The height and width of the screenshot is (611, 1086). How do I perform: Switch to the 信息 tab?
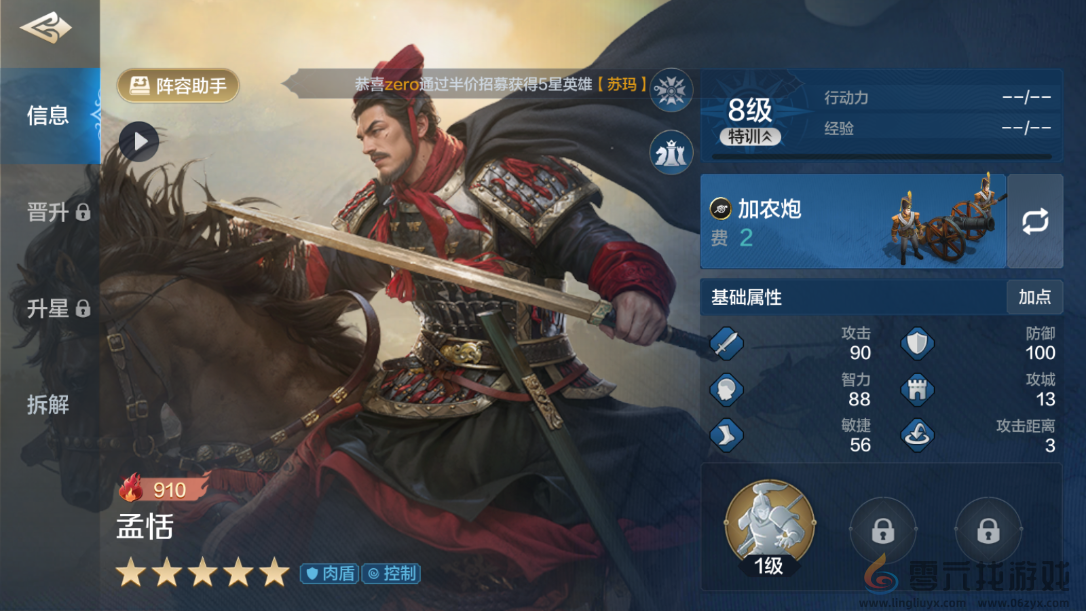[48, 116]
